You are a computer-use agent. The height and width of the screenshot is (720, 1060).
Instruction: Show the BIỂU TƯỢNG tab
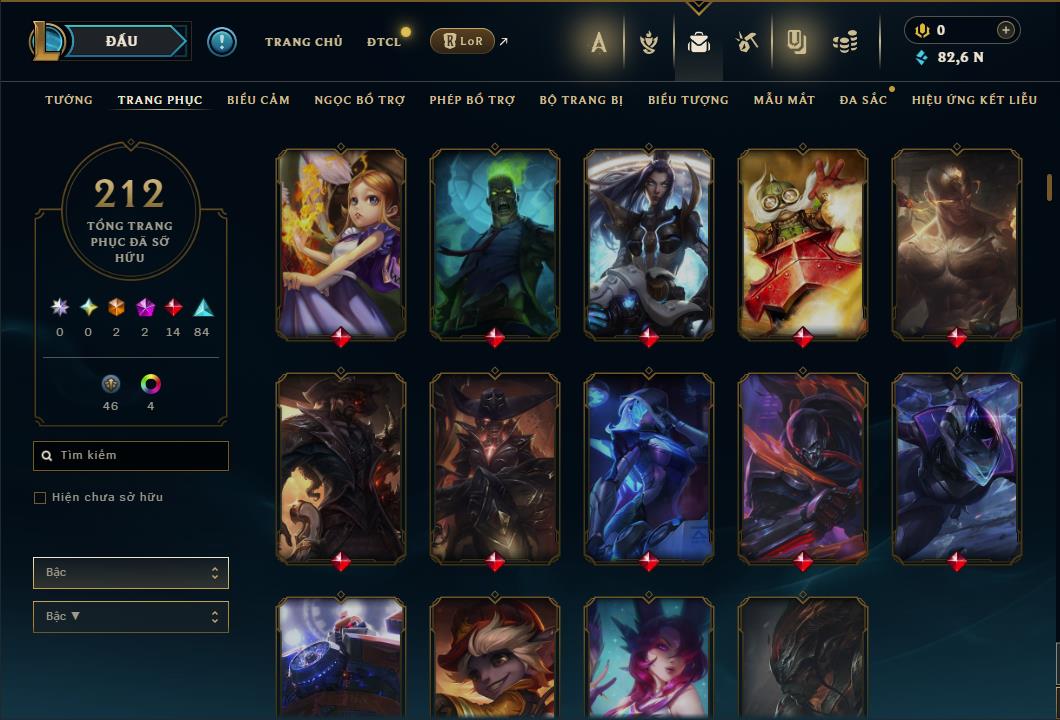coord(688,100)
